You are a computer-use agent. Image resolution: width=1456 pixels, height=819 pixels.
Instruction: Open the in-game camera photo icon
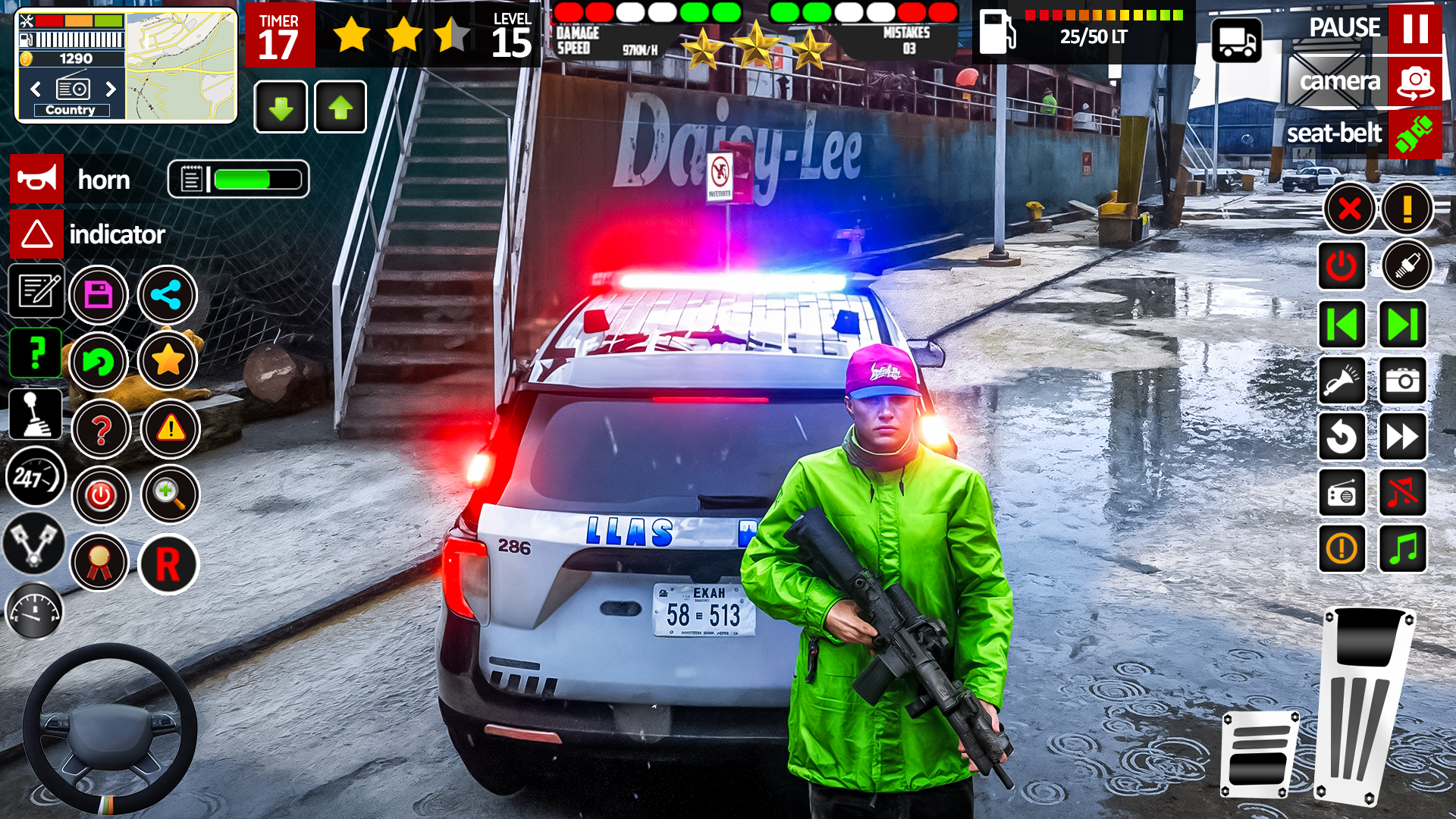click(x=1401, y=381)
